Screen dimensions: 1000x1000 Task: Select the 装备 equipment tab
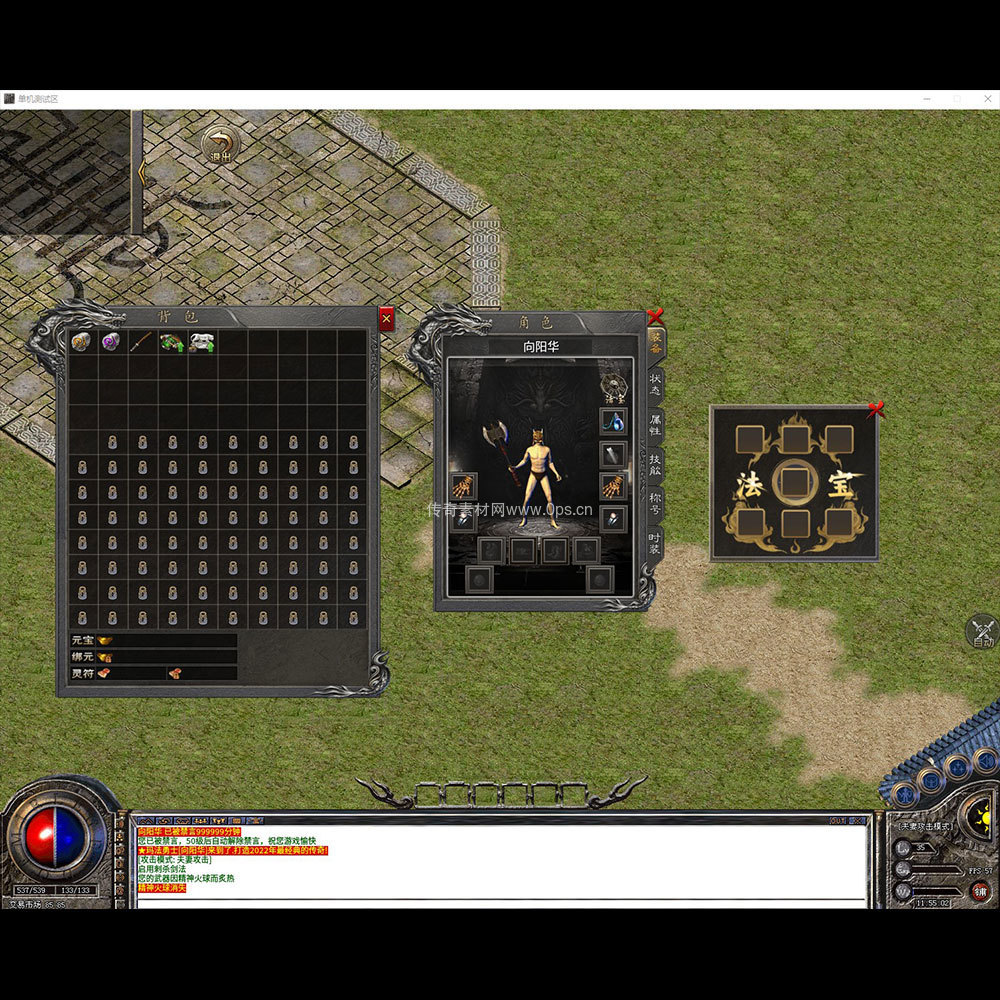tap(655, 341)
